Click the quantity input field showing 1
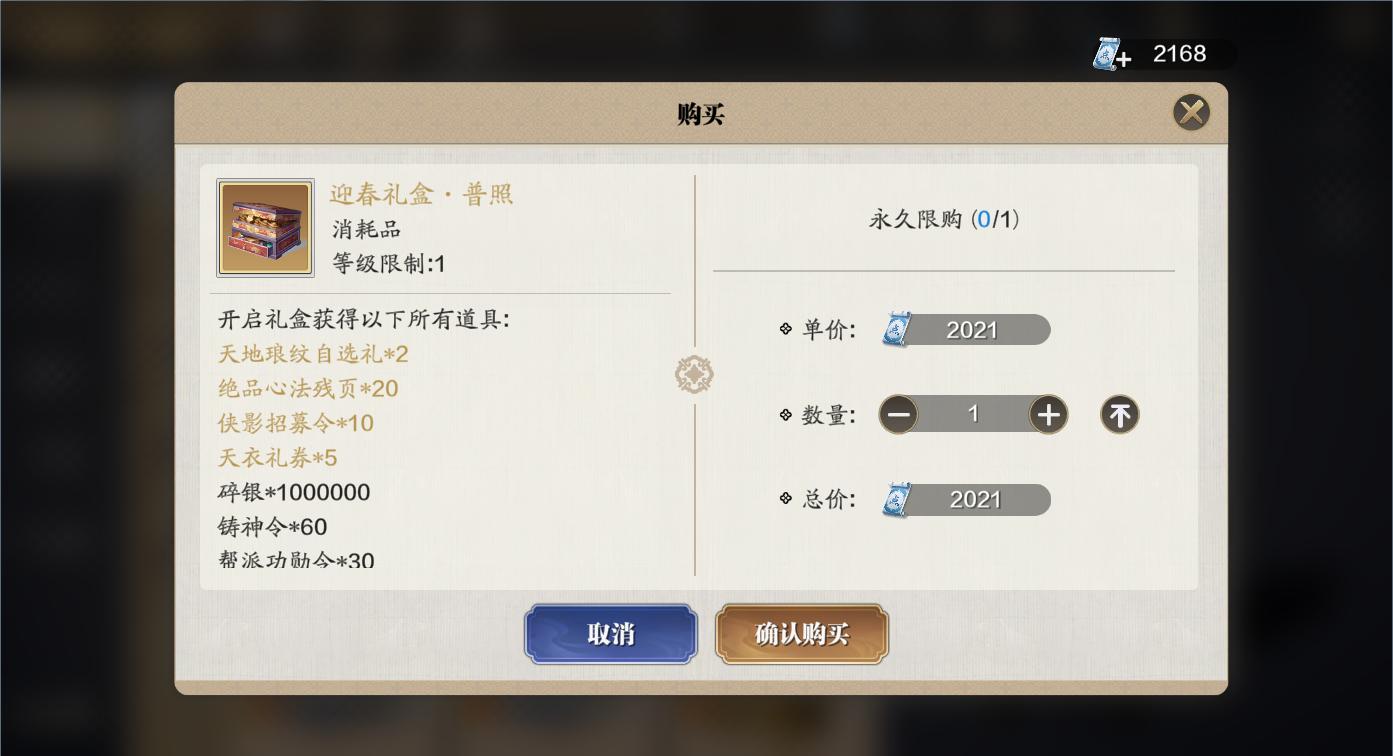This screenshot has height=756, width=1393. coord(973,414)
